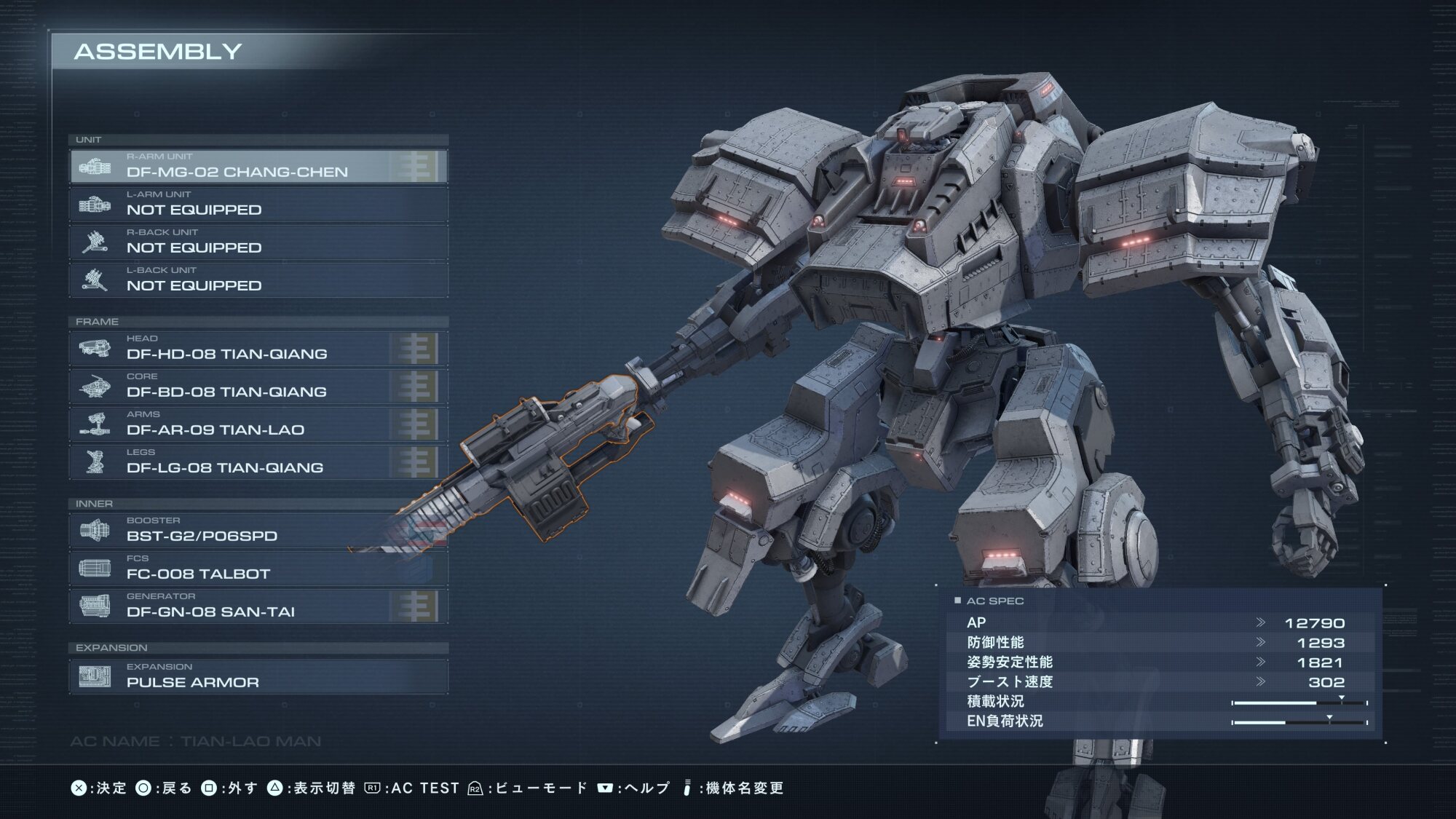This screenshot has height=819, width=1456.
Task: Select the BOOSTER BST-G2/P06SPD slot
Action: tap(258, 531)
